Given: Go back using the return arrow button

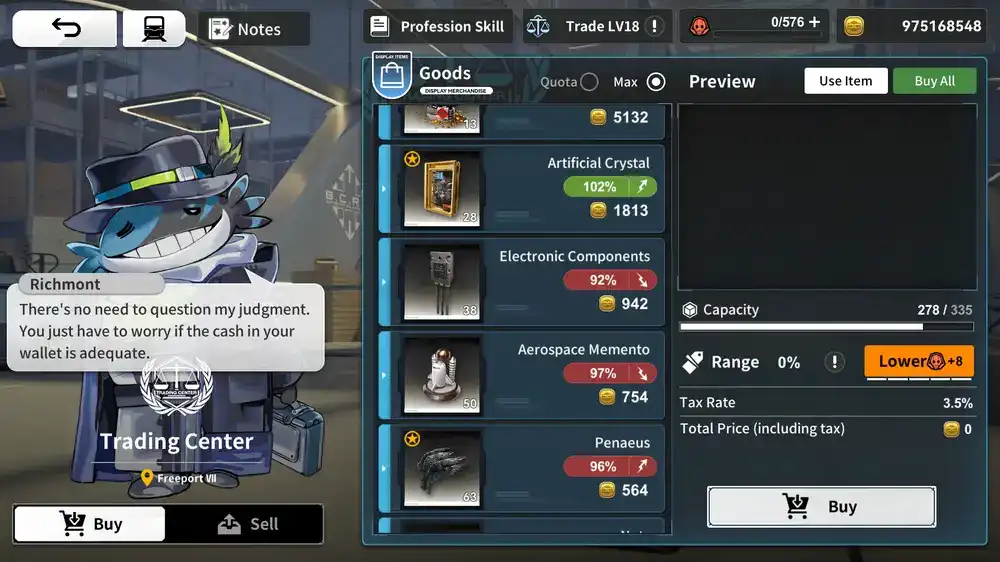Looking at the screenshot, I should (65, 29).
